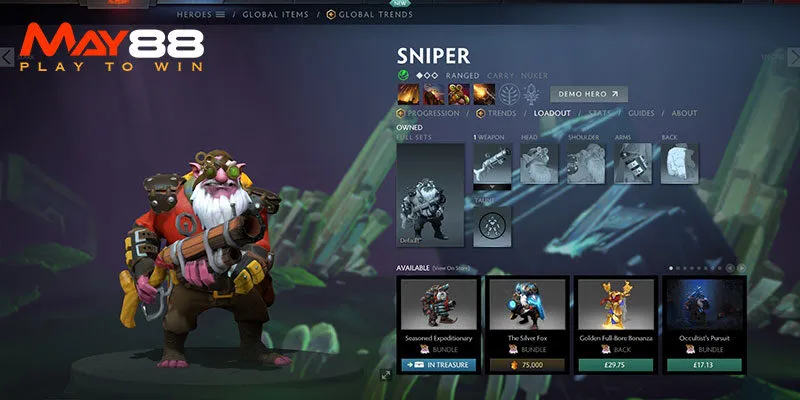The width and height of the screenshot is (800, 400).
Task: Choose the Head item slot
Action: pyautogui.click(x=539, y=163)
